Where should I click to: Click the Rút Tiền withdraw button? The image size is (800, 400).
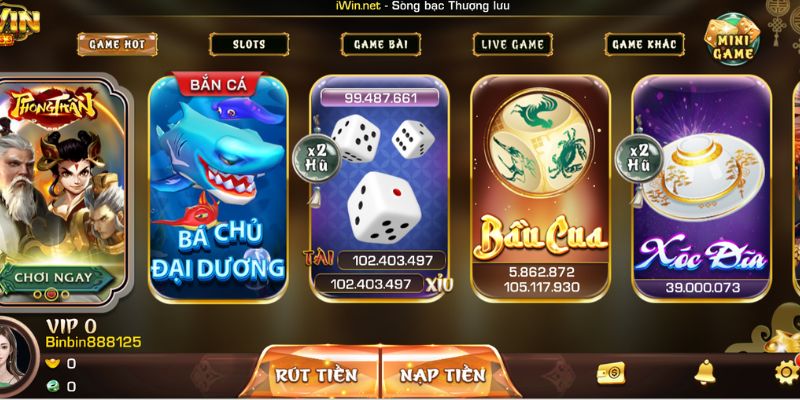coord(318,375)
